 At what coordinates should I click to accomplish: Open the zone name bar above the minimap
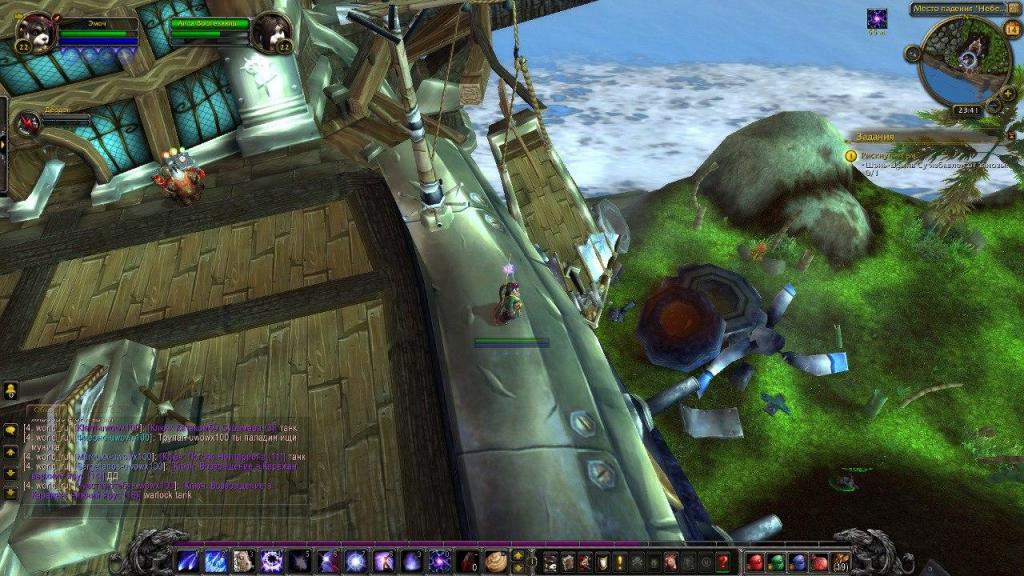click(x=958, y=9)
